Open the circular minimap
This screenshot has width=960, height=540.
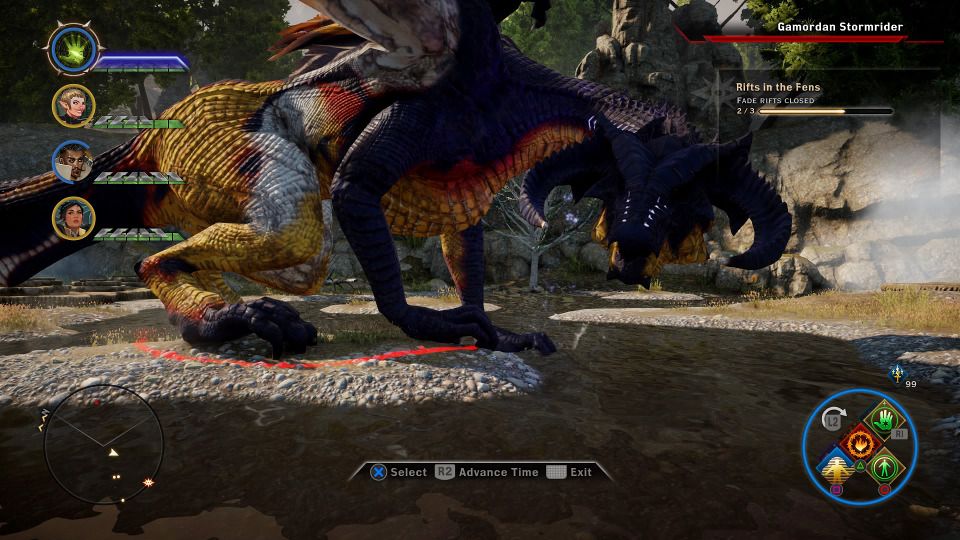pos(103,444)
